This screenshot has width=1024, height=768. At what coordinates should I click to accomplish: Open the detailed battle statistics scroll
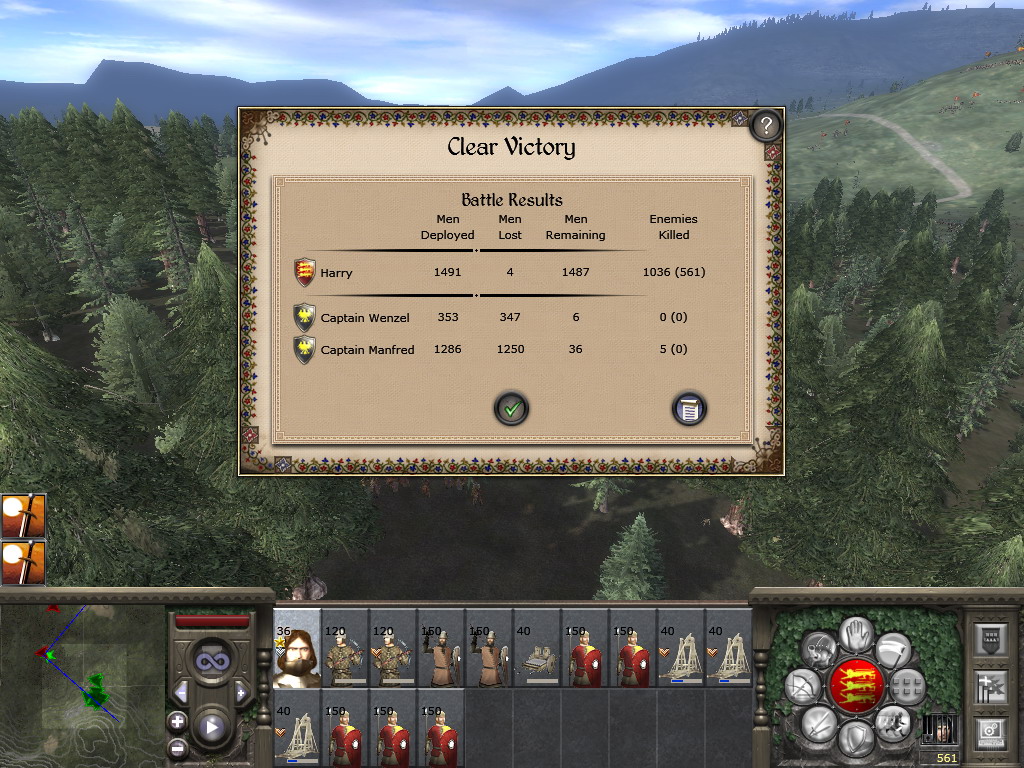pyautogui.click(x=689, y=408)
